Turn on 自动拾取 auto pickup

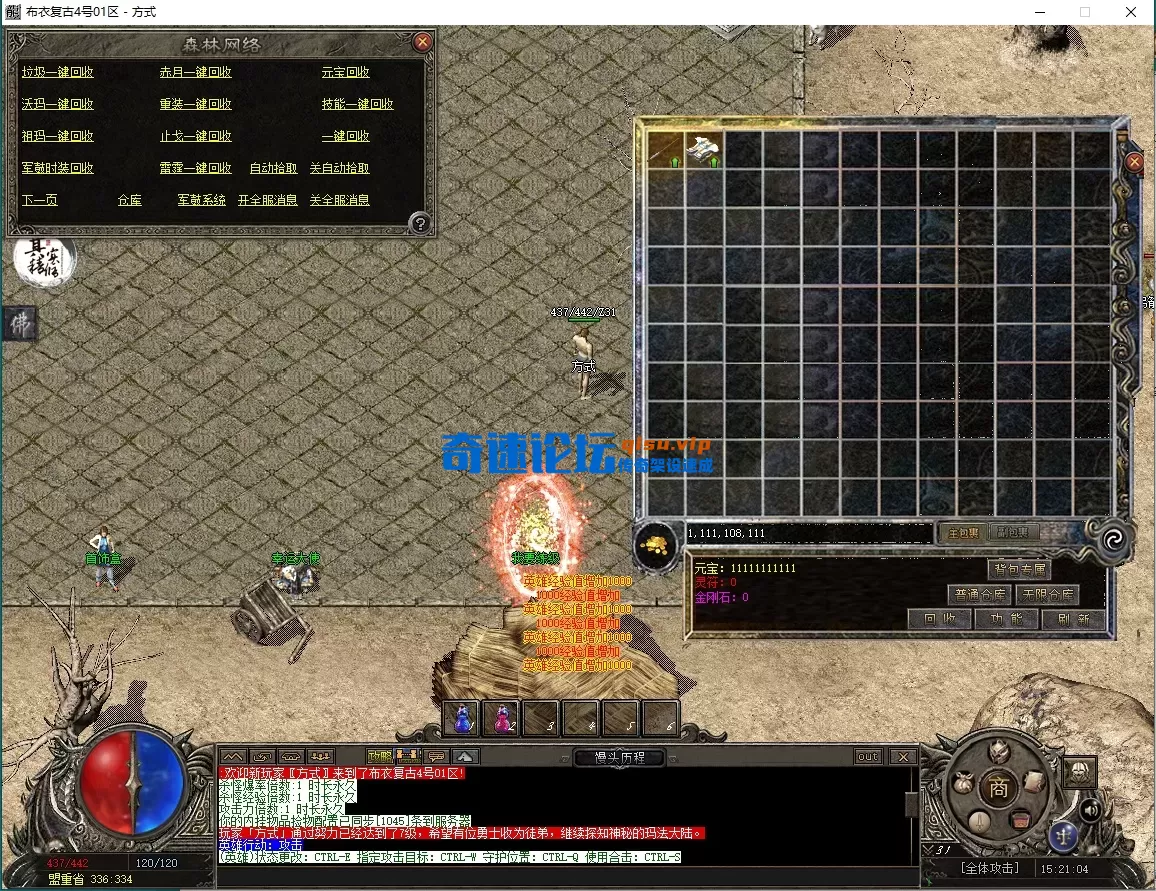click(x=273, y=168)
